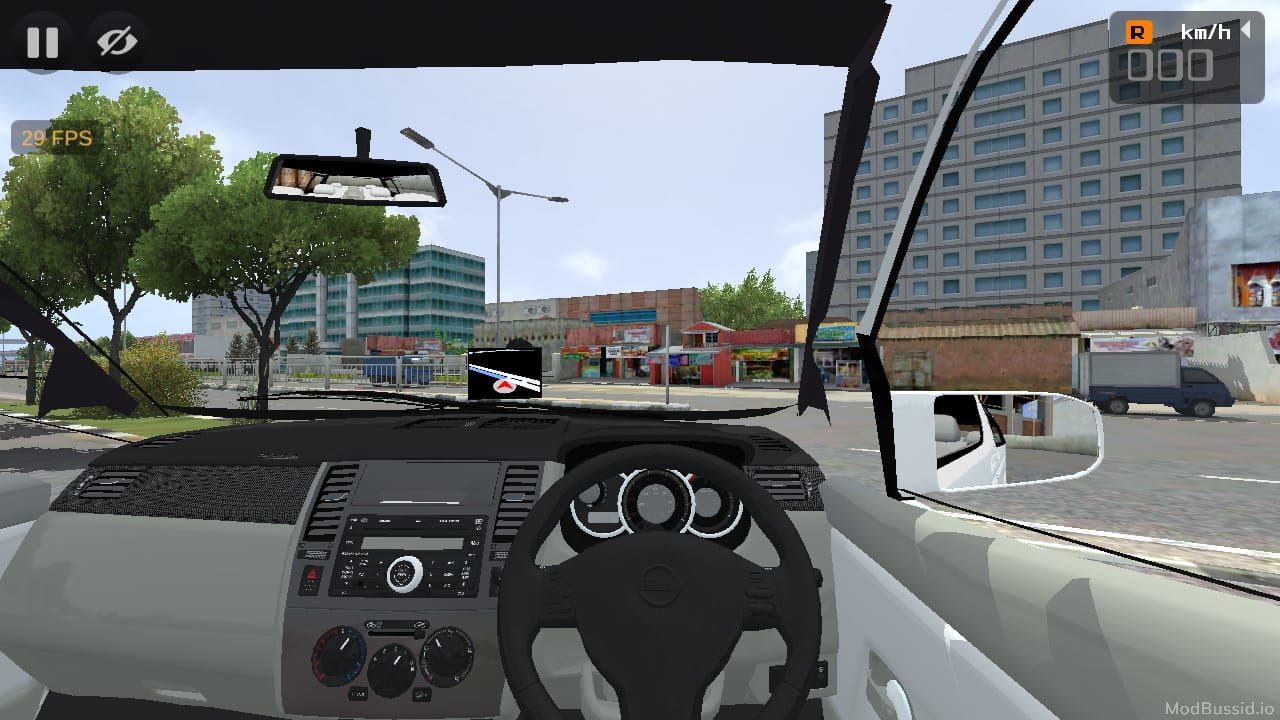Collapse the speedometer panel using its arrow

pos(1246,31)
